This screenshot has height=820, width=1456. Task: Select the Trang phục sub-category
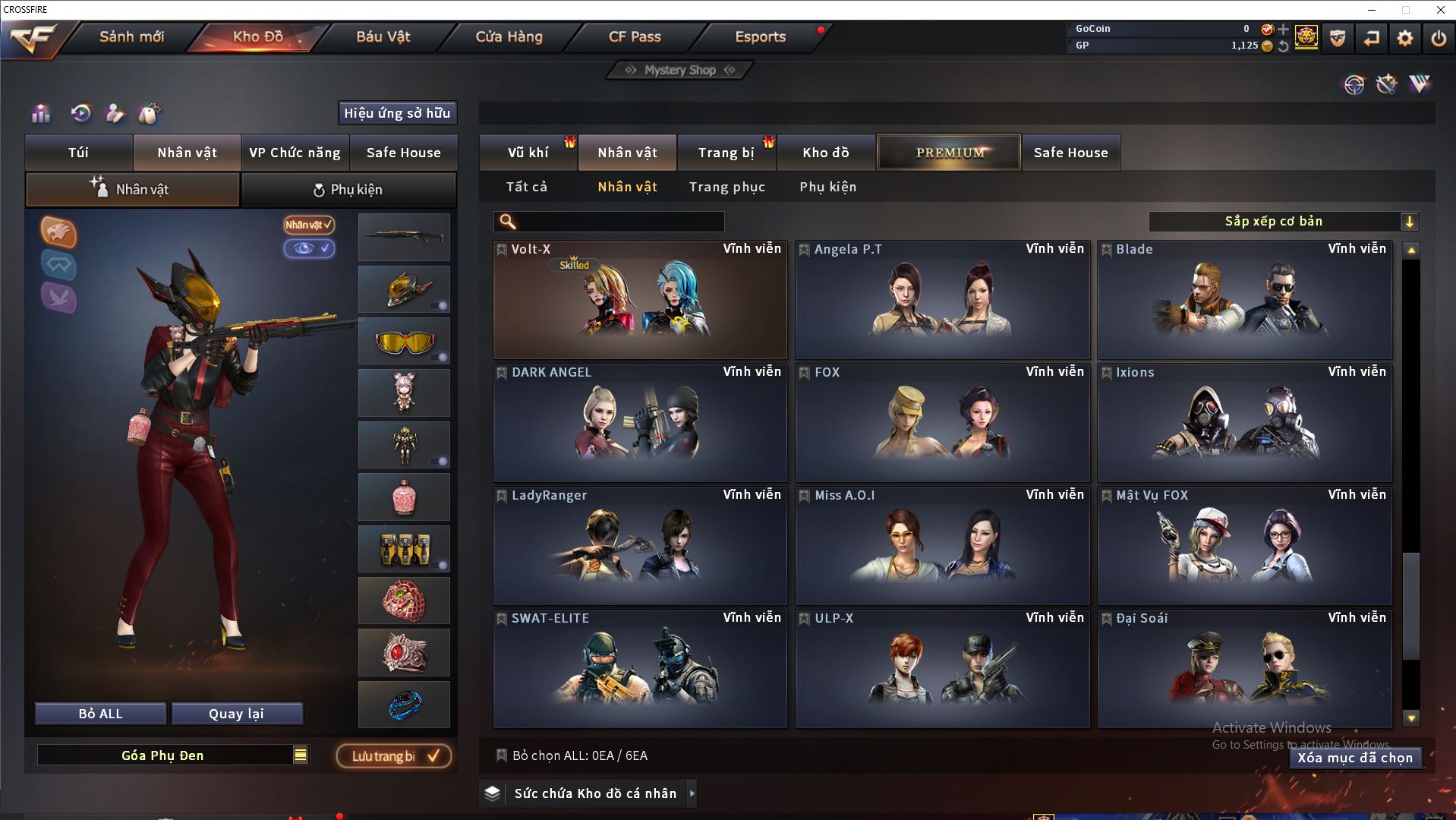(726, 187)
